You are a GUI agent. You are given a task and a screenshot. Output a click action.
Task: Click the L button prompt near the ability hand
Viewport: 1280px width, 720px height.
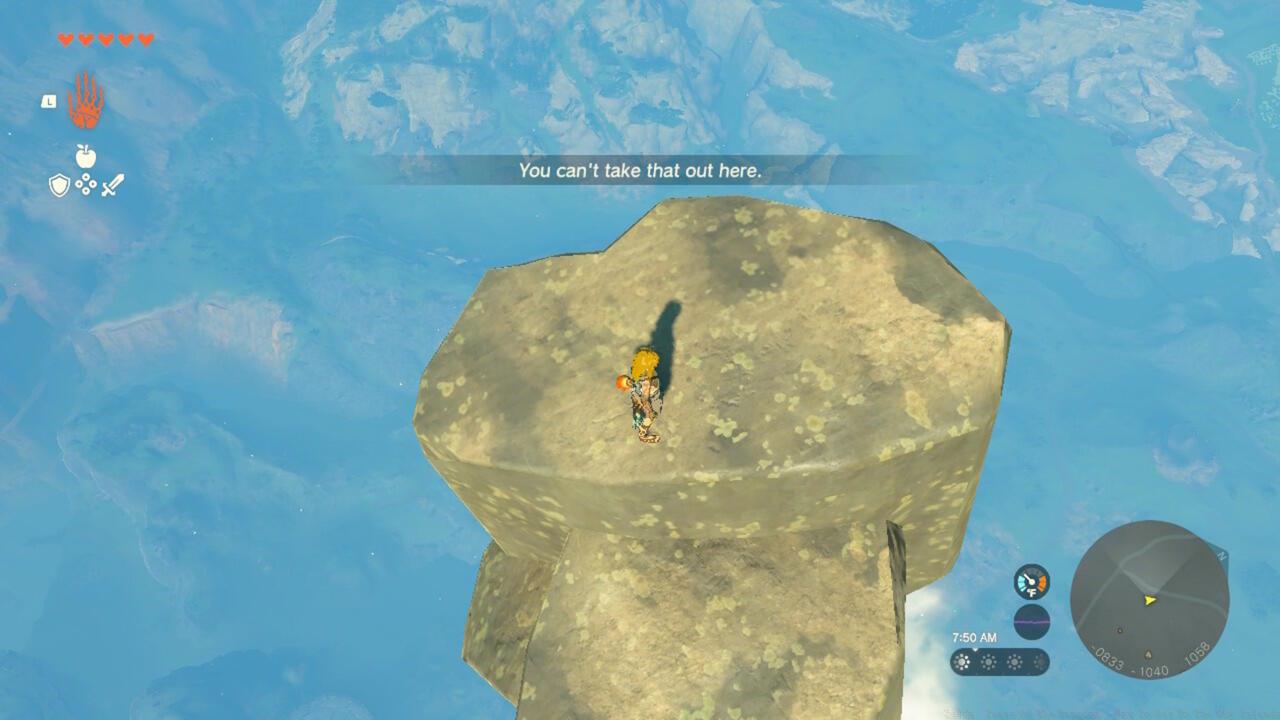click(48, 101)
